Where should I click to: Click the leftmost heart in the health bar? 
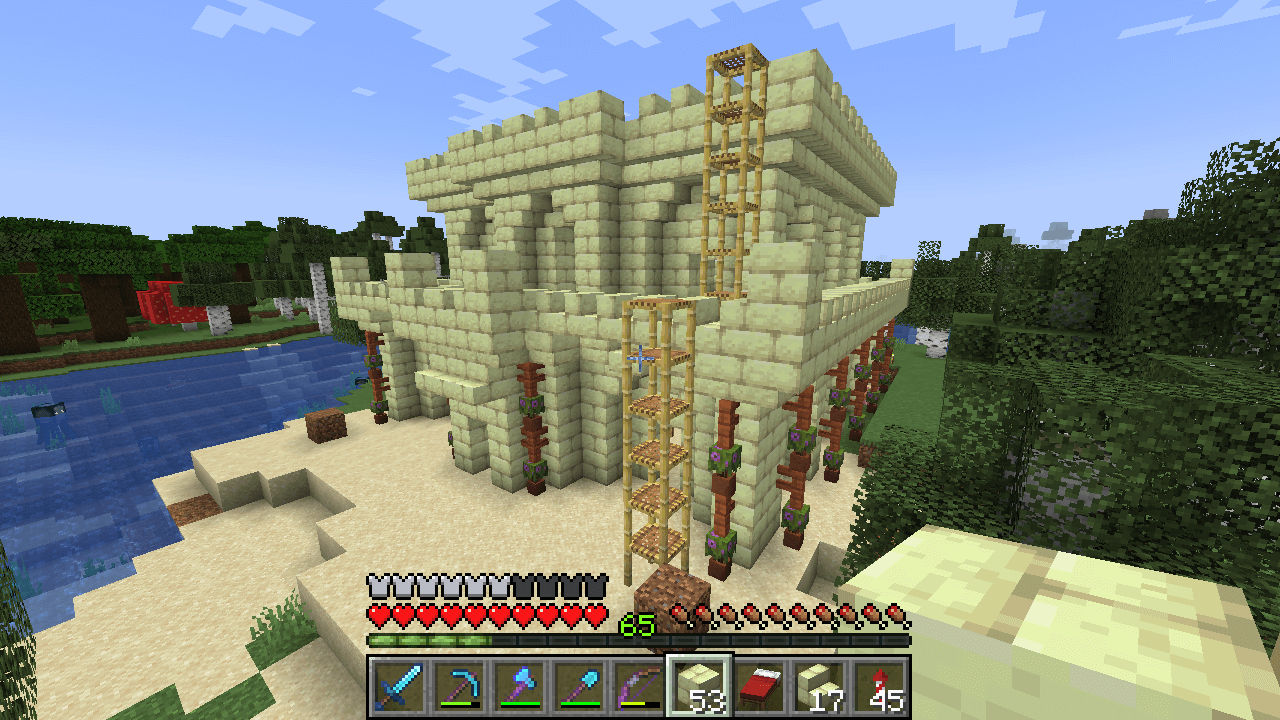click(x=378, y=614)
